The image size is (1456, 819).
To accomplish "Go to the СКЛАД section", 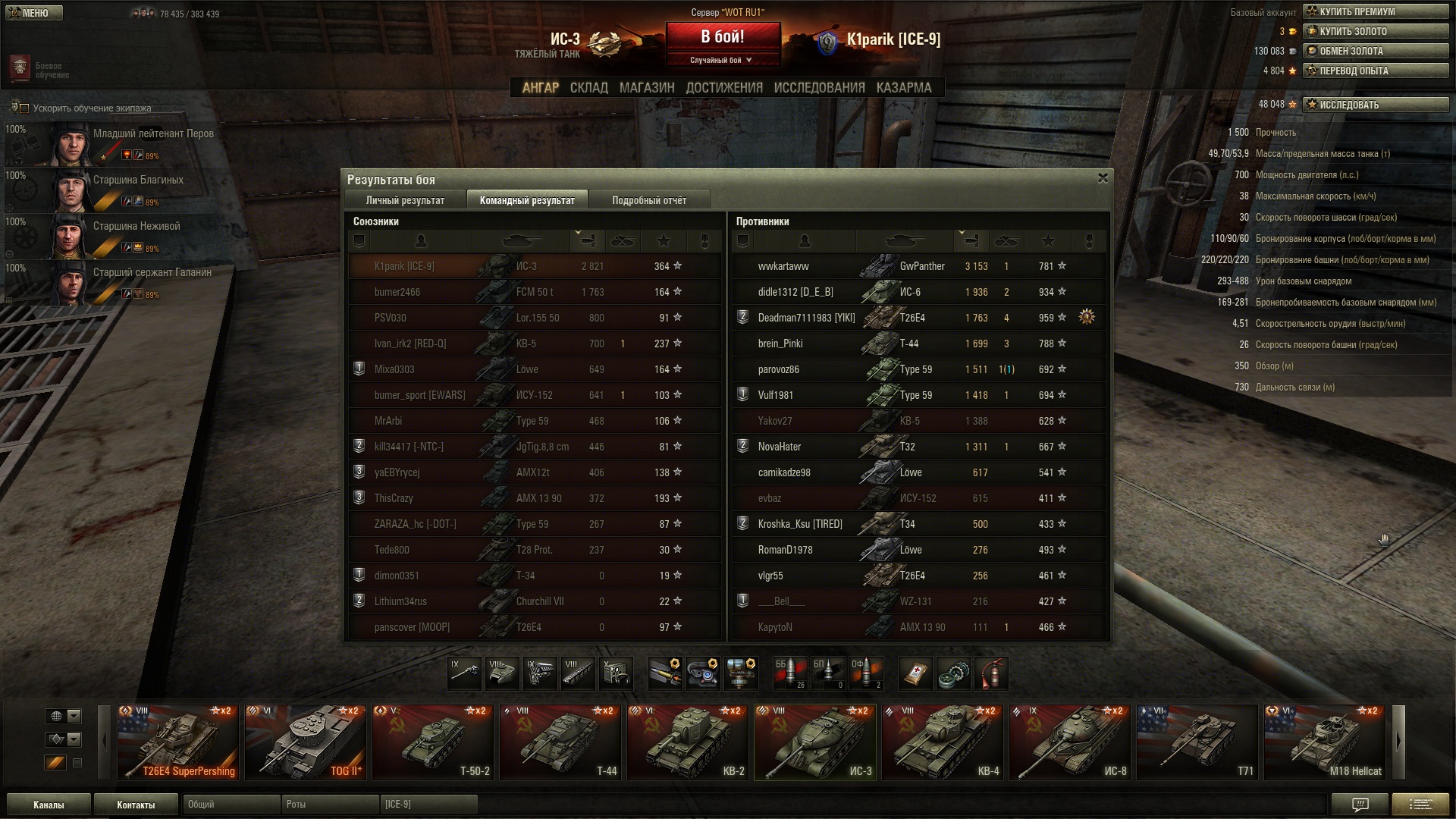I will click(588, 88).
